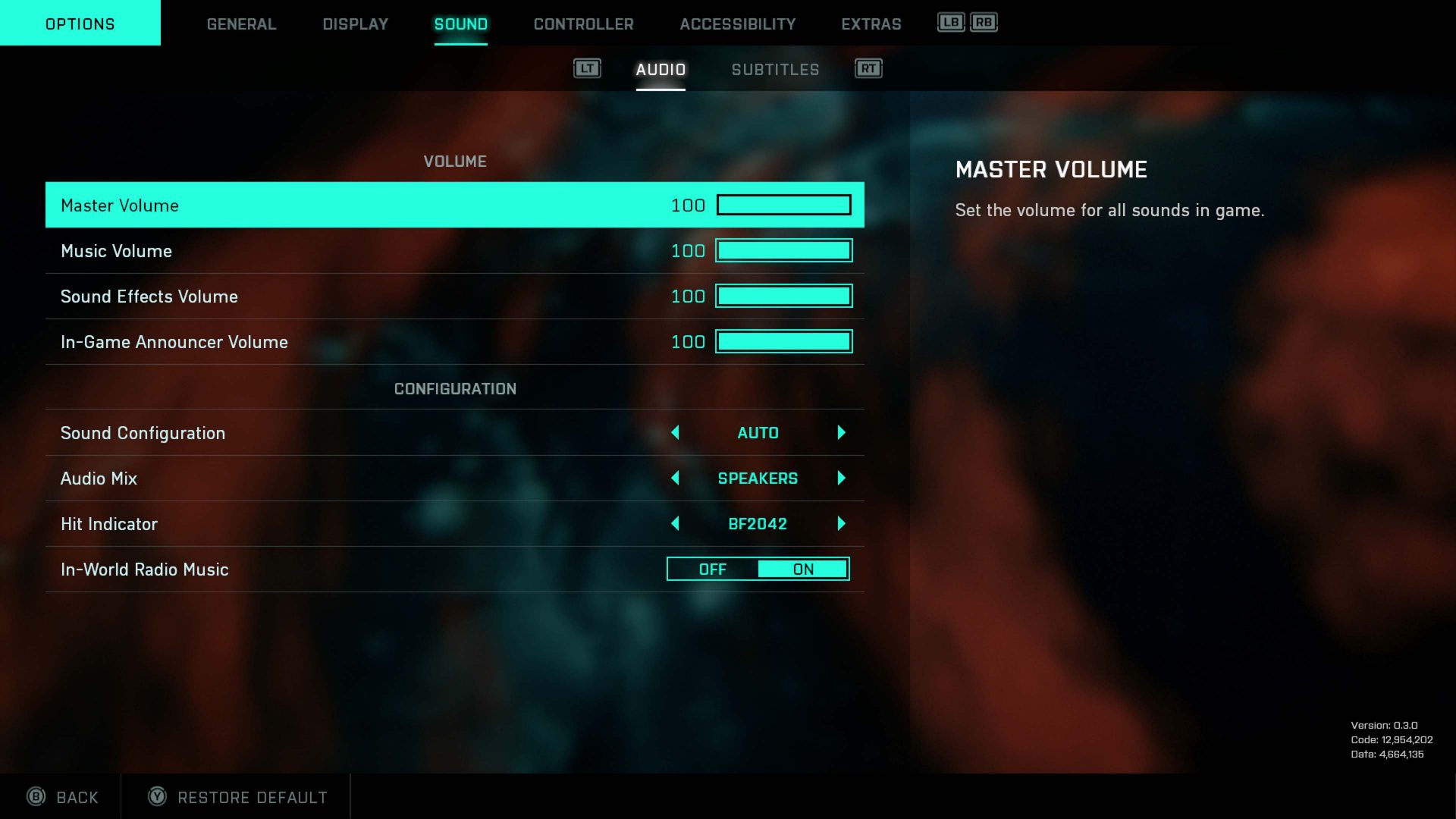
Task: Click the LT trigger icon beside Audio
Action: (x=587, y=68)
